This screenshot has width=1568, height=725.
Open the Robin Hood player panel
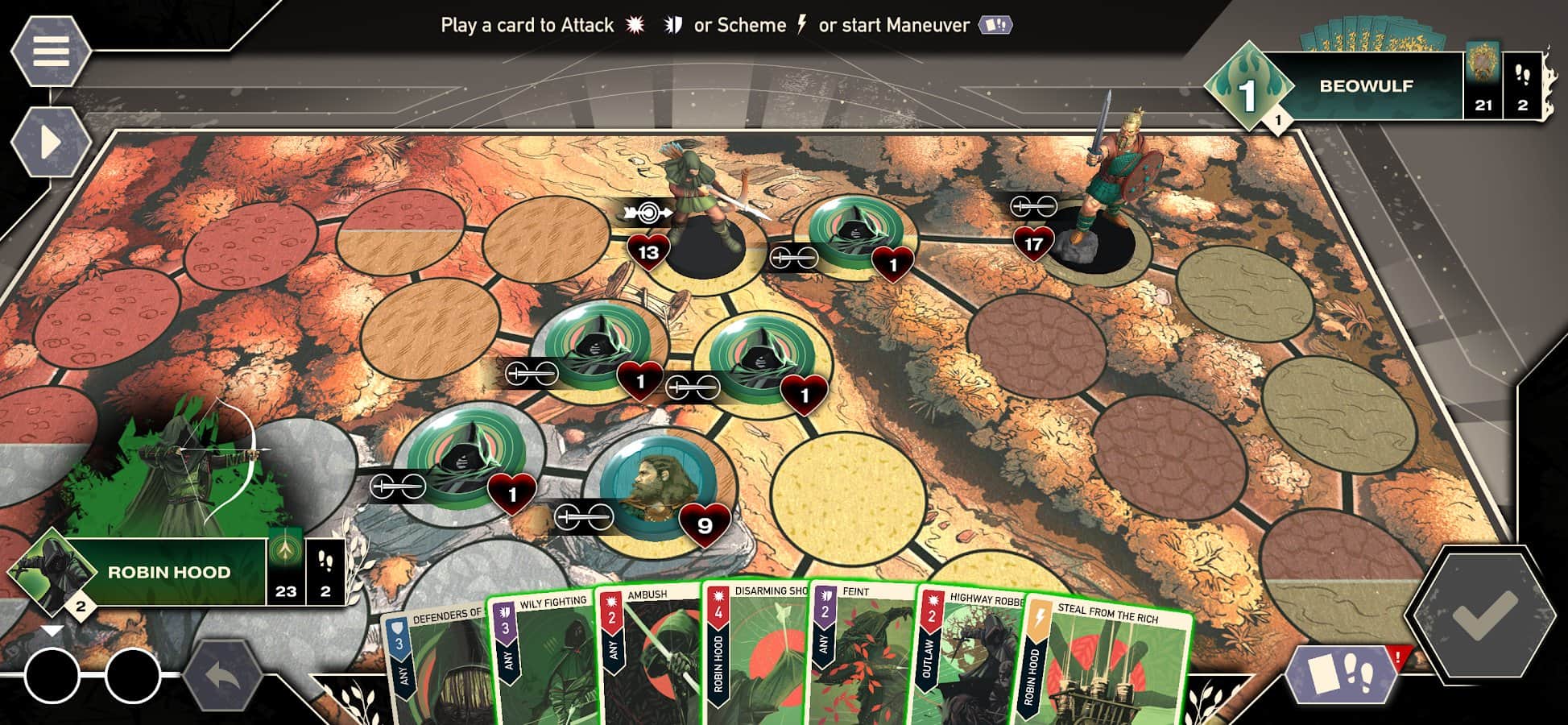(x=169, y=572)
